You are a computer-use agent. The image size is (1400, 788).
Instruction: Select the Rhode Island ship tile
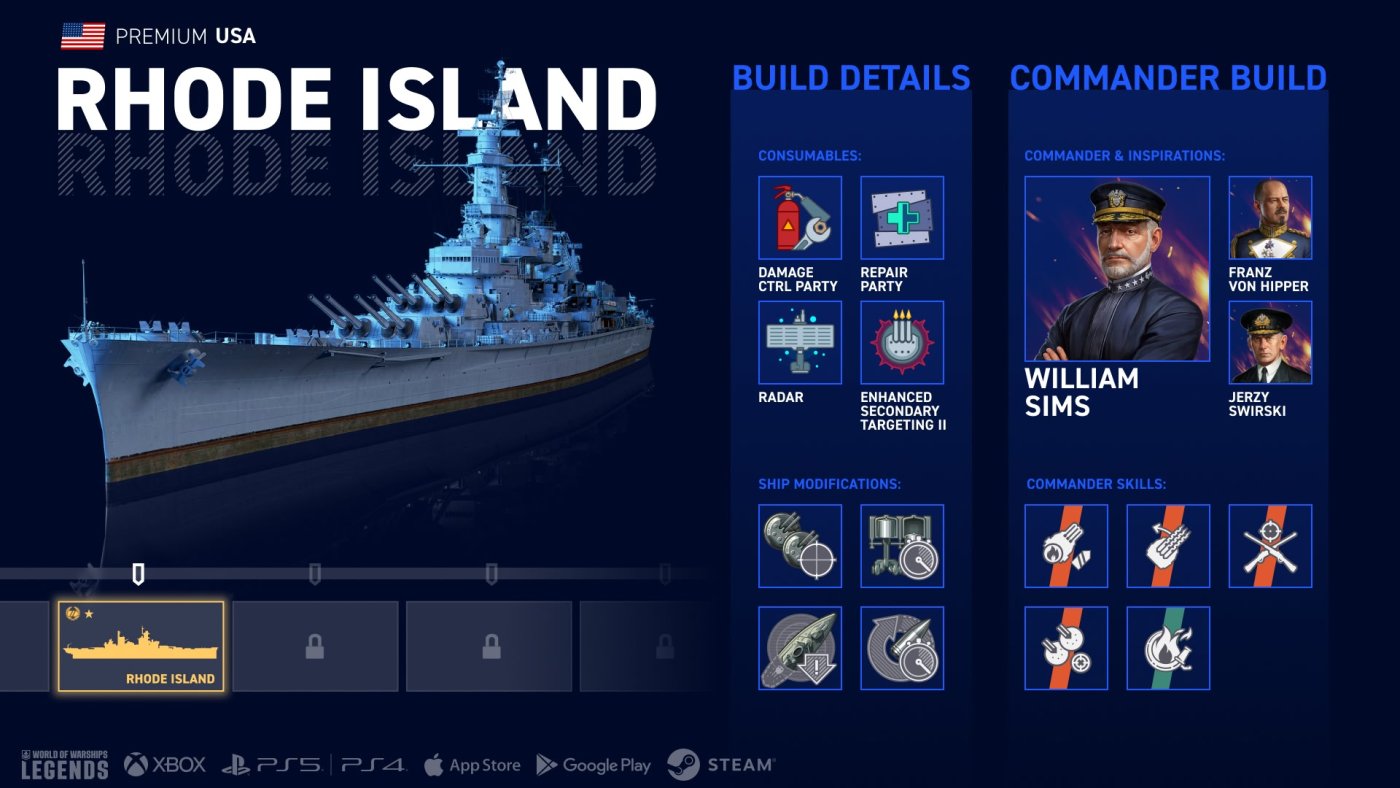(141, 646)
